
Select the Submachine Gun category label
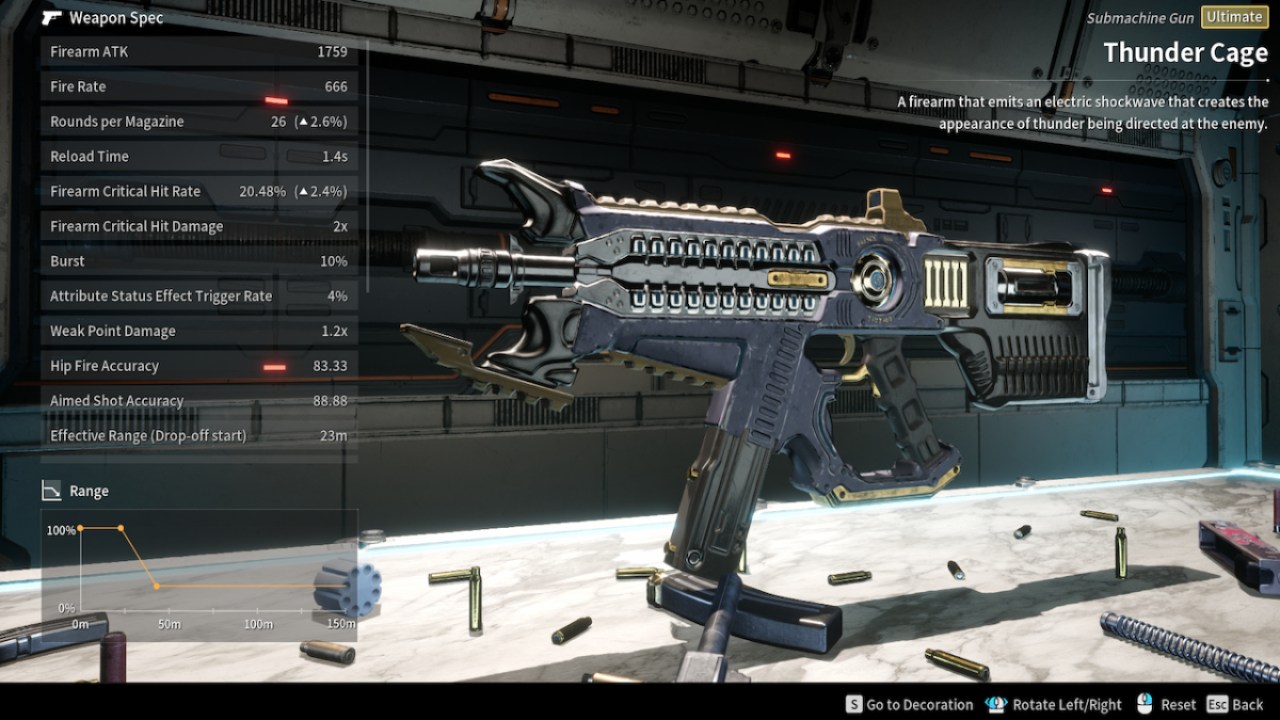coord(1138,17)
